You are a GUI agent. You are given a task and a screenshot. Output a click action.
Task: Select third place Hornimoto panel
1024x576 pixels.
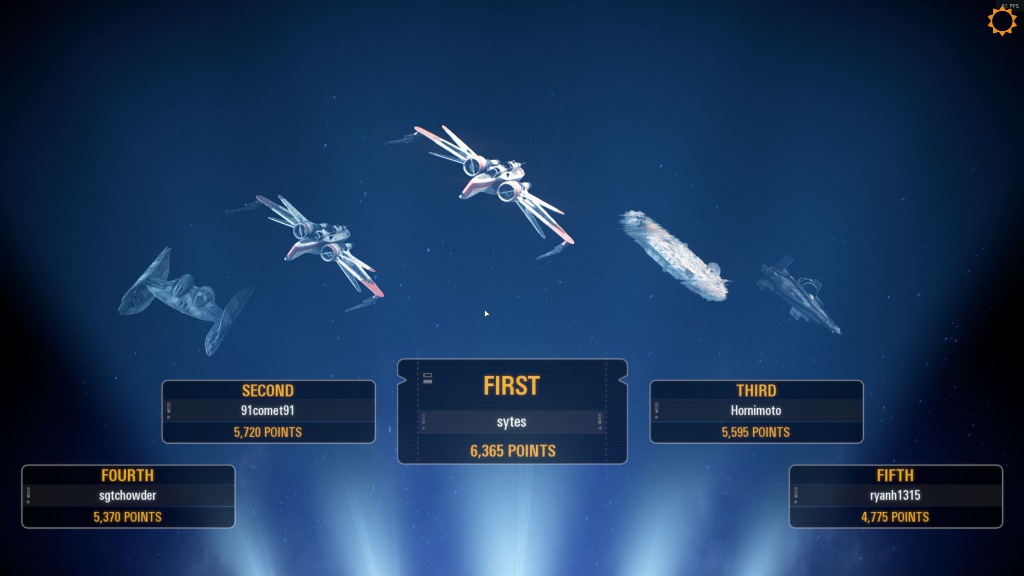[756, 411]
